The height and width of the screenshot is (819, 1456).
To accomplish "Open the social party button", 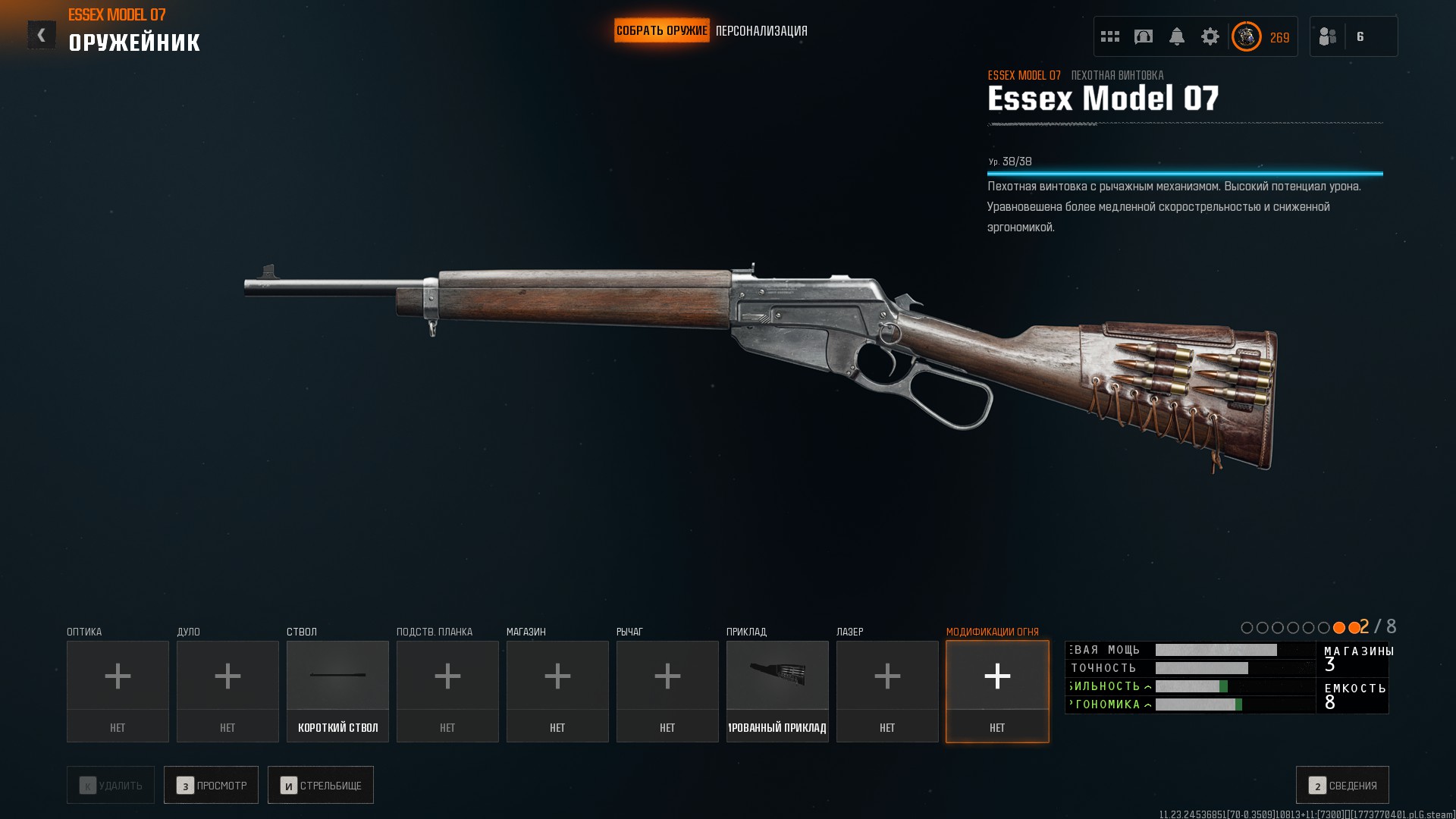I will pyautogui.click(x=1353, y=36).
